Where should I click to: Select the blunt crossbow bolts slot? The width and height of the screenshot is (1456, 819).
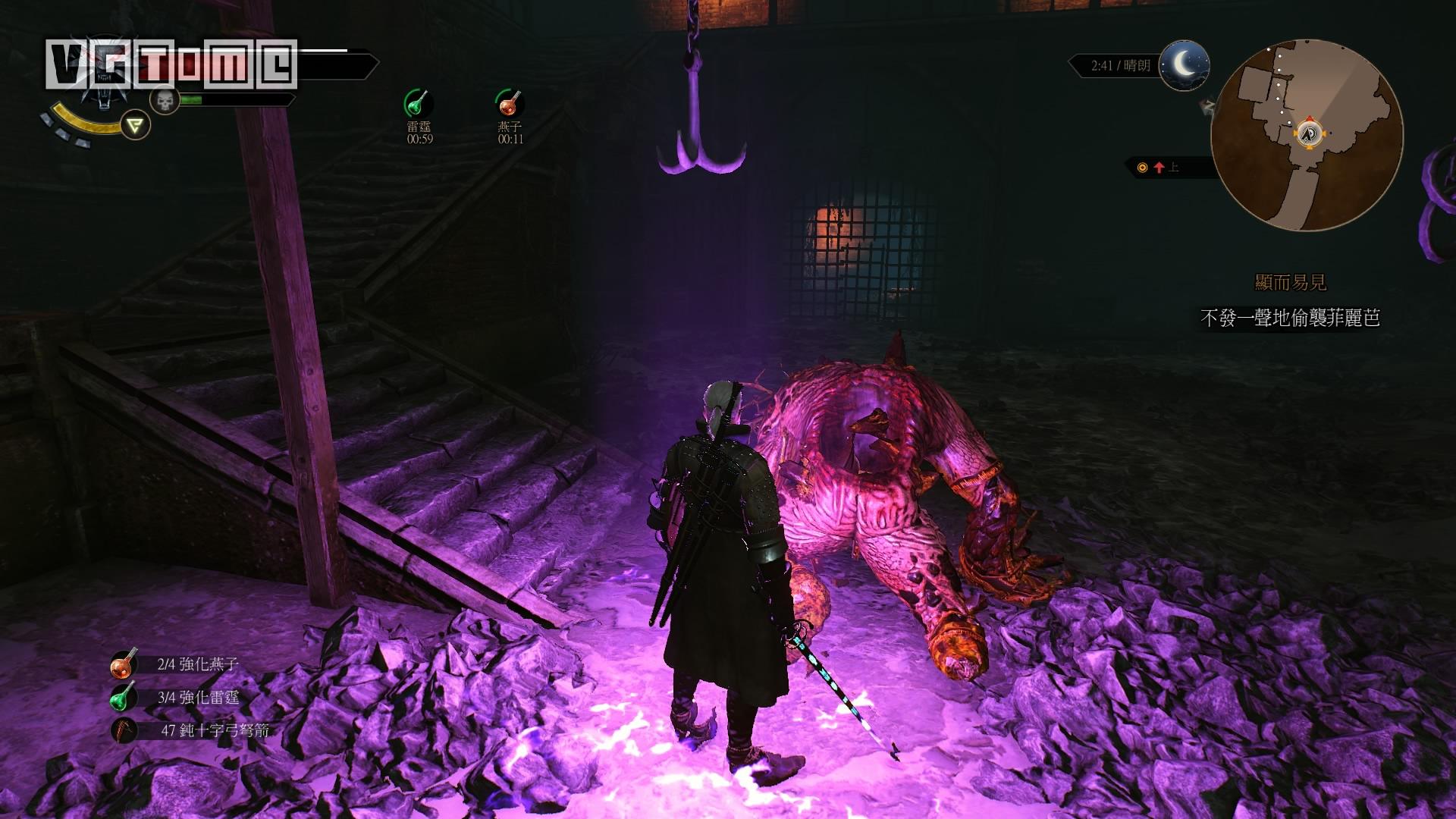[123, 730]
